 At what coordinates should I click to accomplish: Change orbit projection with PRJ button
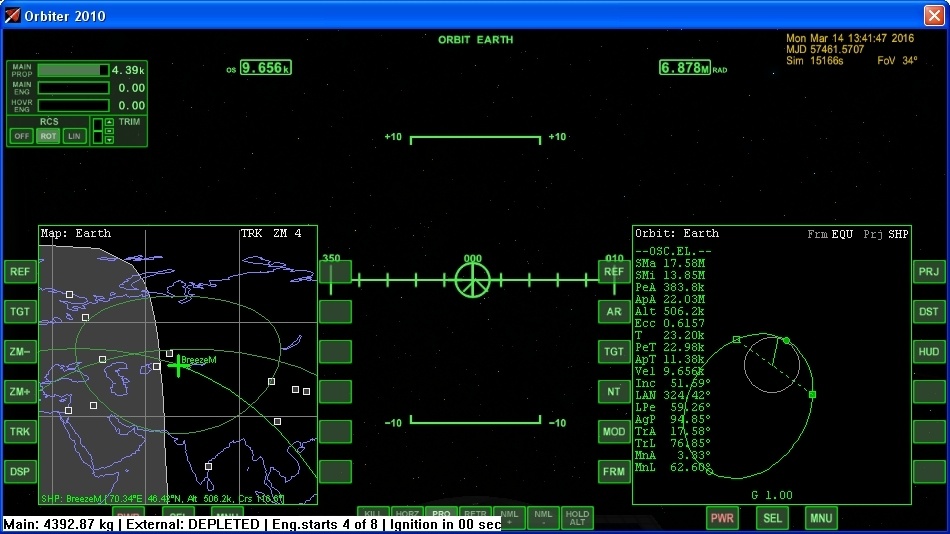[929, 271]
